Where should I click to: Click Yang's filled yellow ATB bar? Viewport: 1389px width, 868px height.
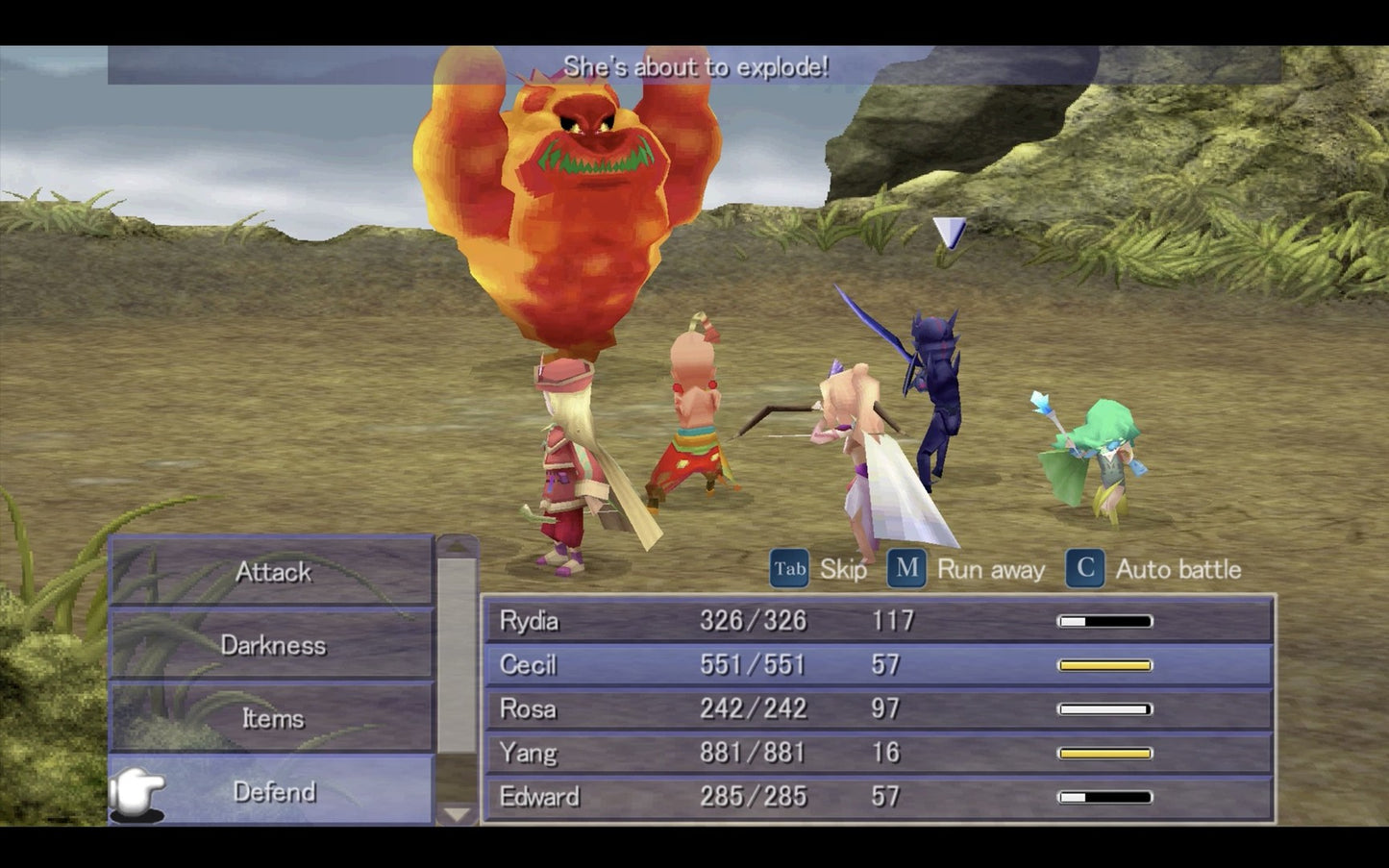(x=1104, y=753)
